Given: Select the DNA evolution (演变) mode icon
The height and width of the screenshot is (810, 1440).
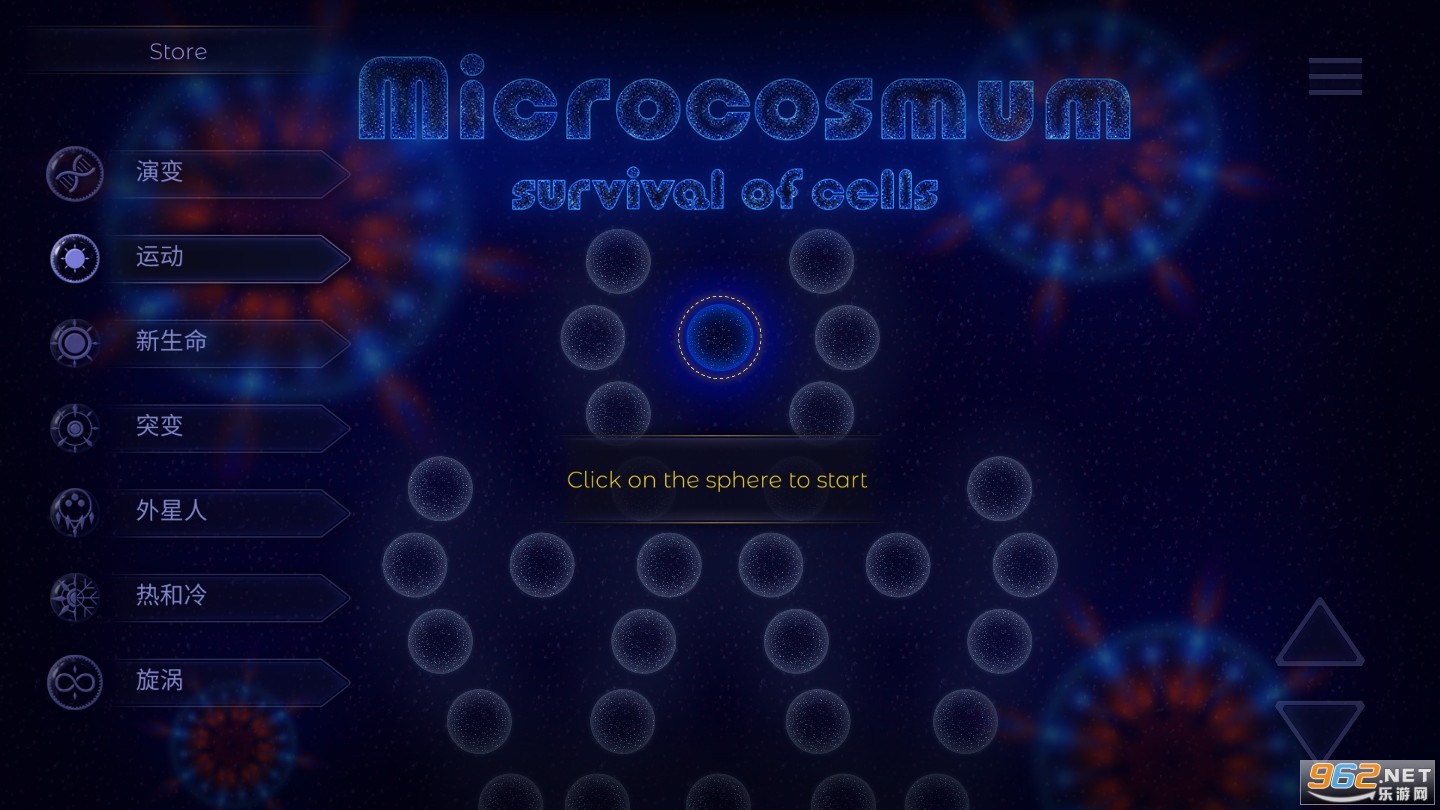Looking at the screenshot, I should [74, 173].
